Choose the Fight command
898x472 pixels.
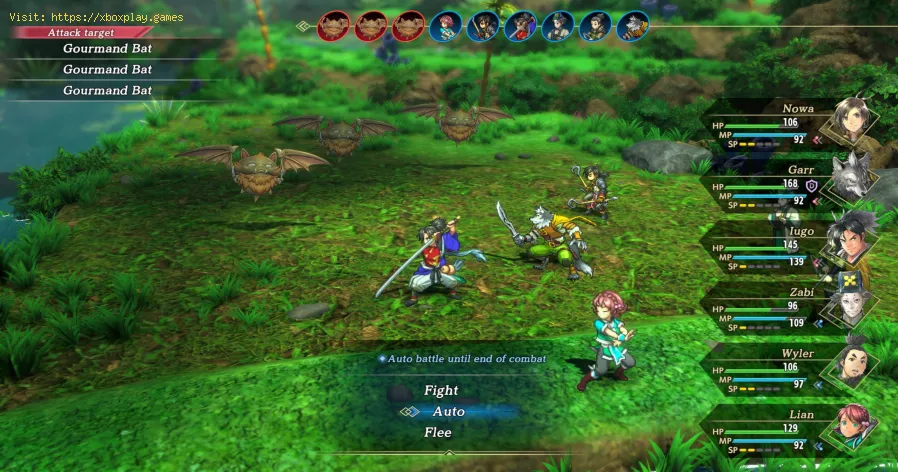pyautogui.click(x=441, y=390)
